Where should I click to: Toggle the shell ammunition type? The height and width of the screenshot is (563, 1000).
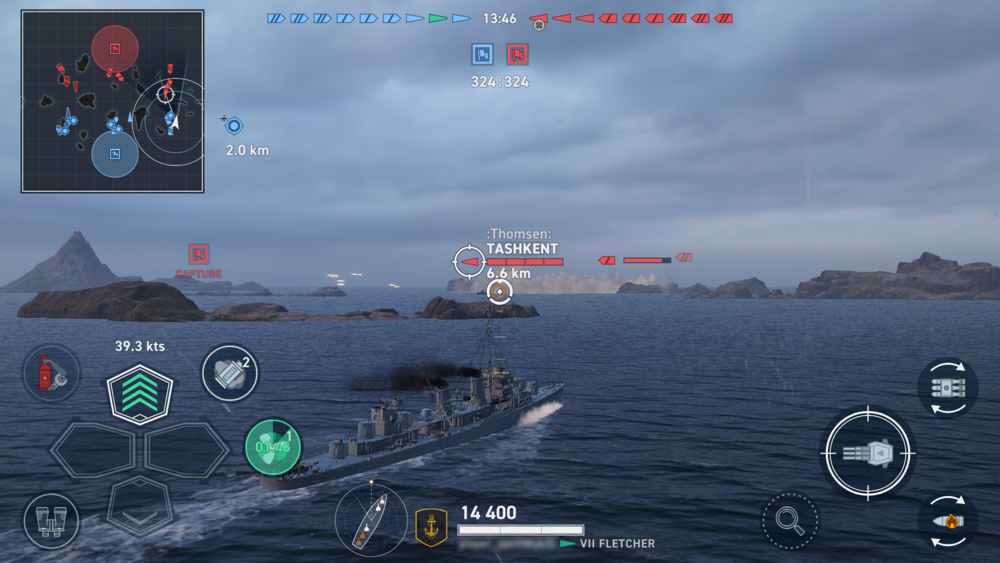pyautogui.click(x=947, y=521)
